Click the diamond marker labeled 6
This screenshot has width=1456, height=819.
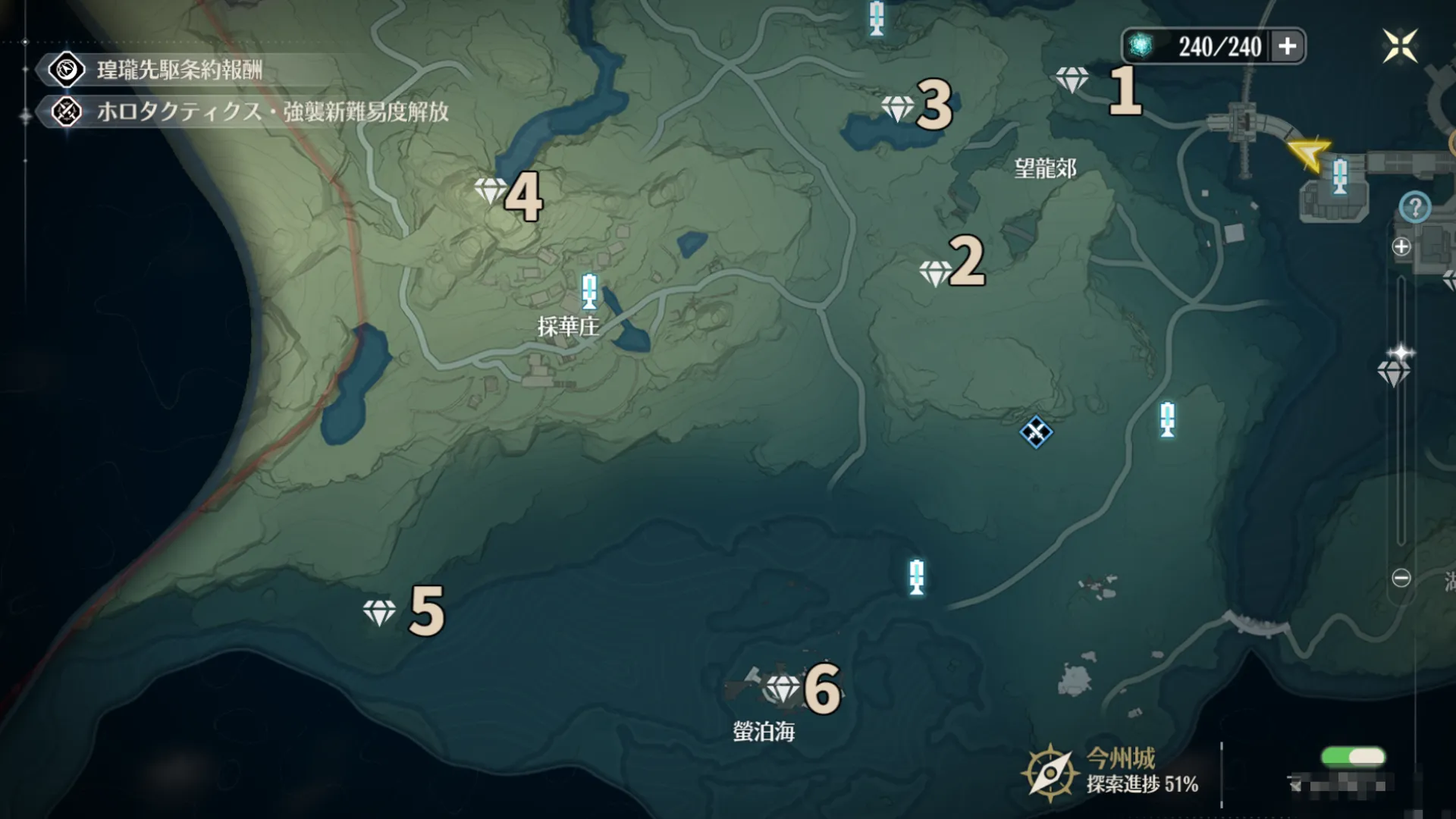pos(783,689)
